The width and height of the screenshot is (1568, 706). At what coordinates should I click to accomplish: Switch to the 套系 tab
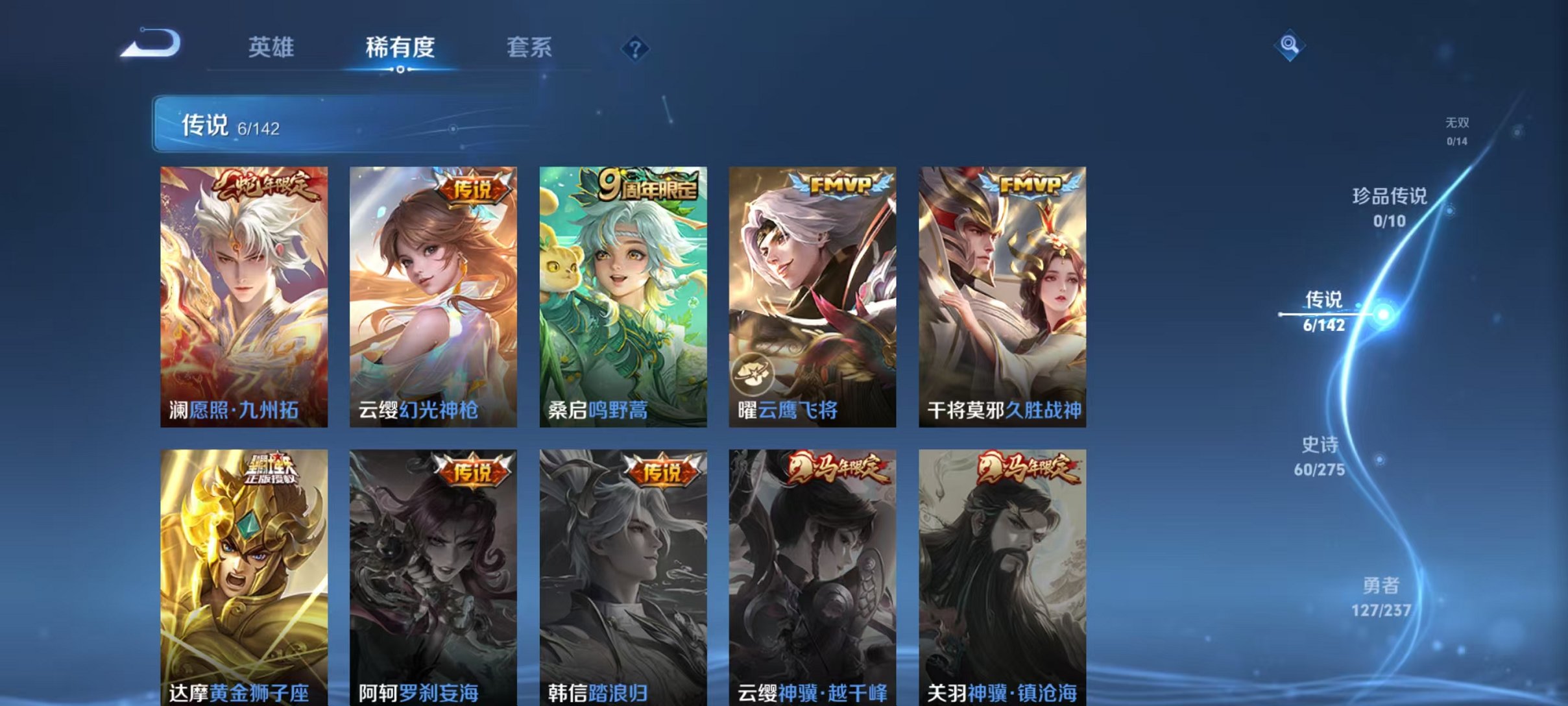(531, 47)
